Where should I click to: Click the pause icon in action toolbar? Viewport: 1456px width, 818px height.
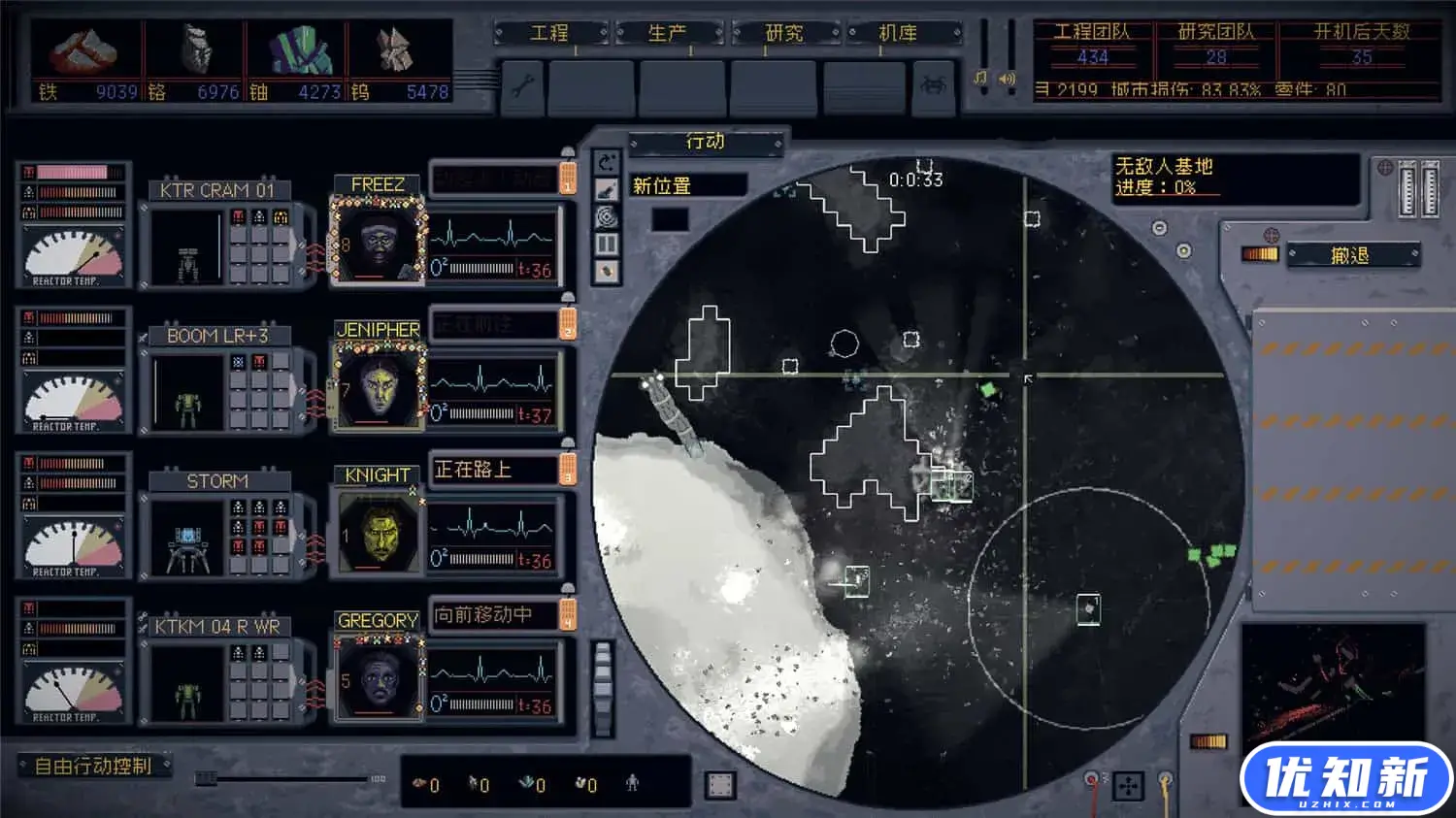click(x=607, y=244)
